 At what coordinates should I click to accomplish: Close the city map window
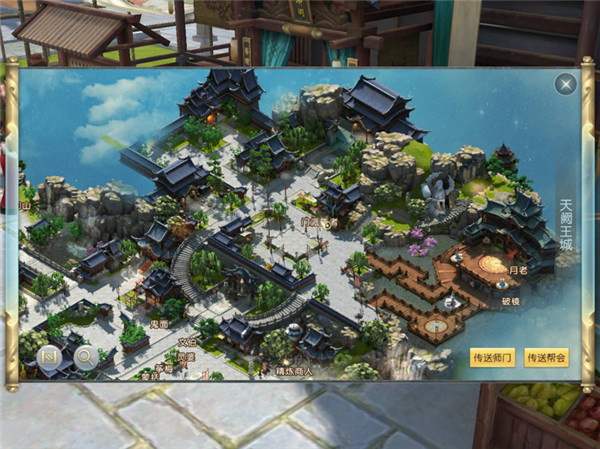click(x=566, y=85)
